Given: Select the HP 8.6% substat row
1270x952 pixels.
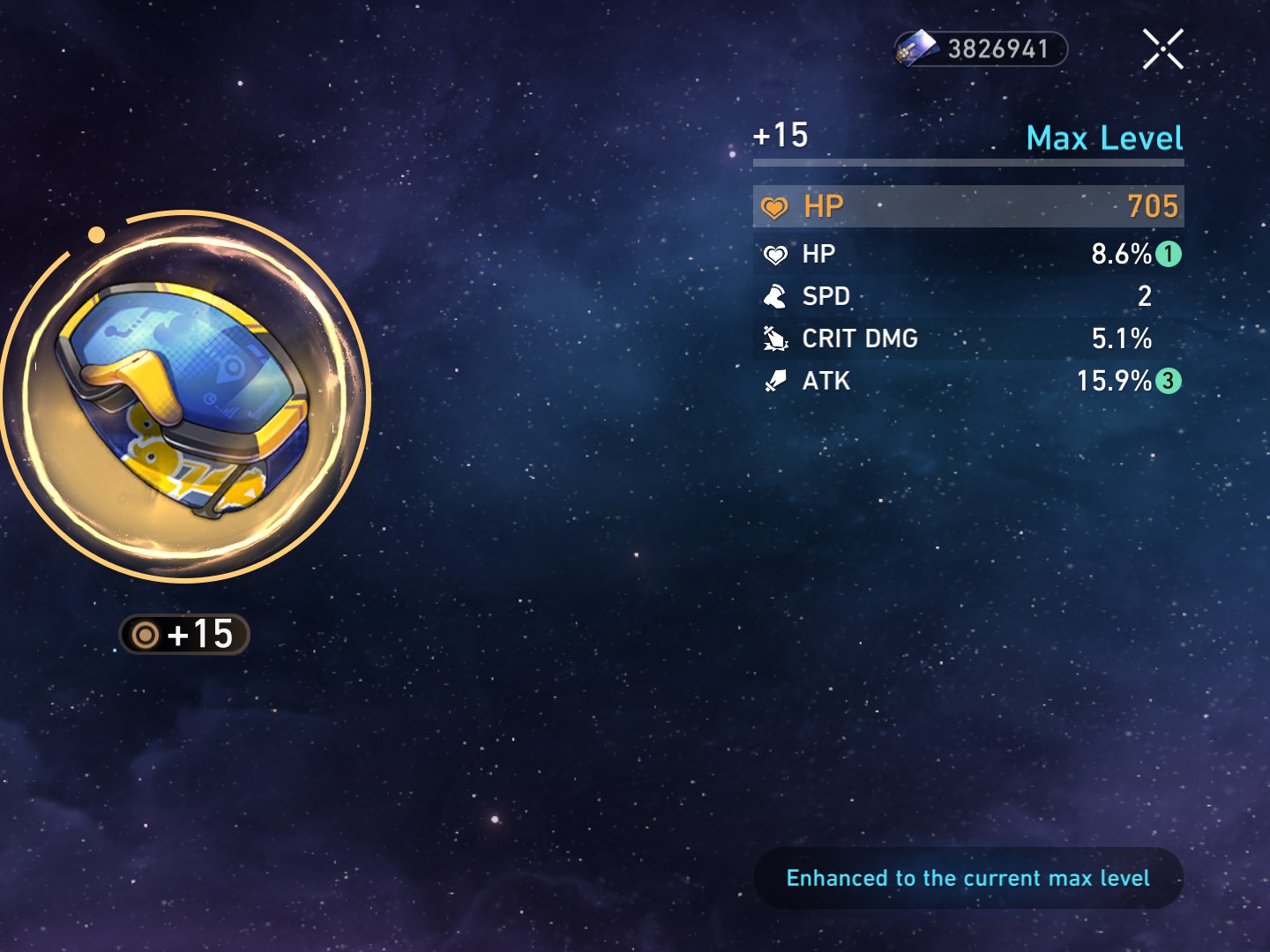Looking at the screenshot, I should [x=968, y=254].
